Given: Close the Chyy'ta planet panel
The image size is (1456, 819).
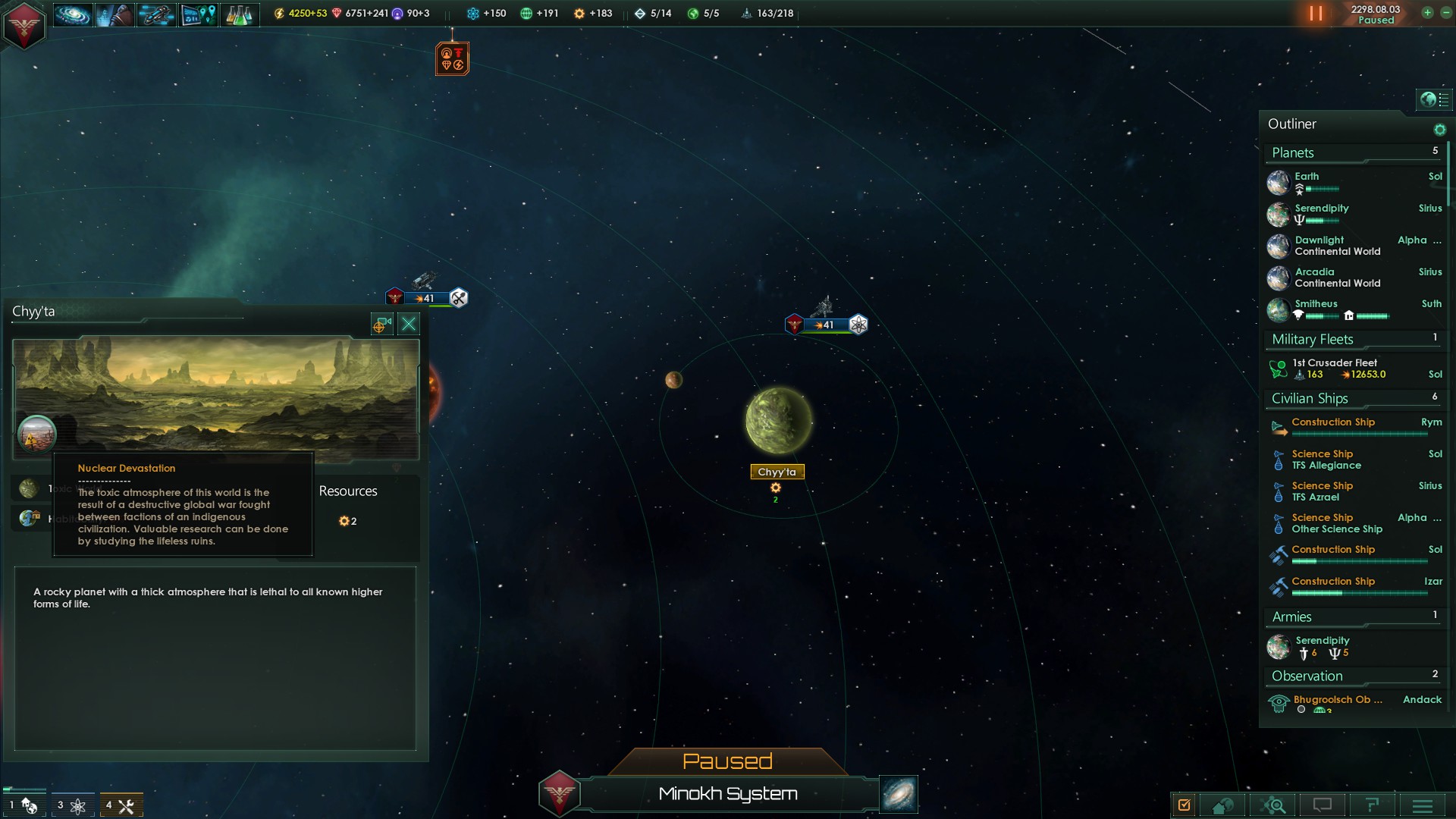Looking at the screenshot, I should (x=409, y=325).
